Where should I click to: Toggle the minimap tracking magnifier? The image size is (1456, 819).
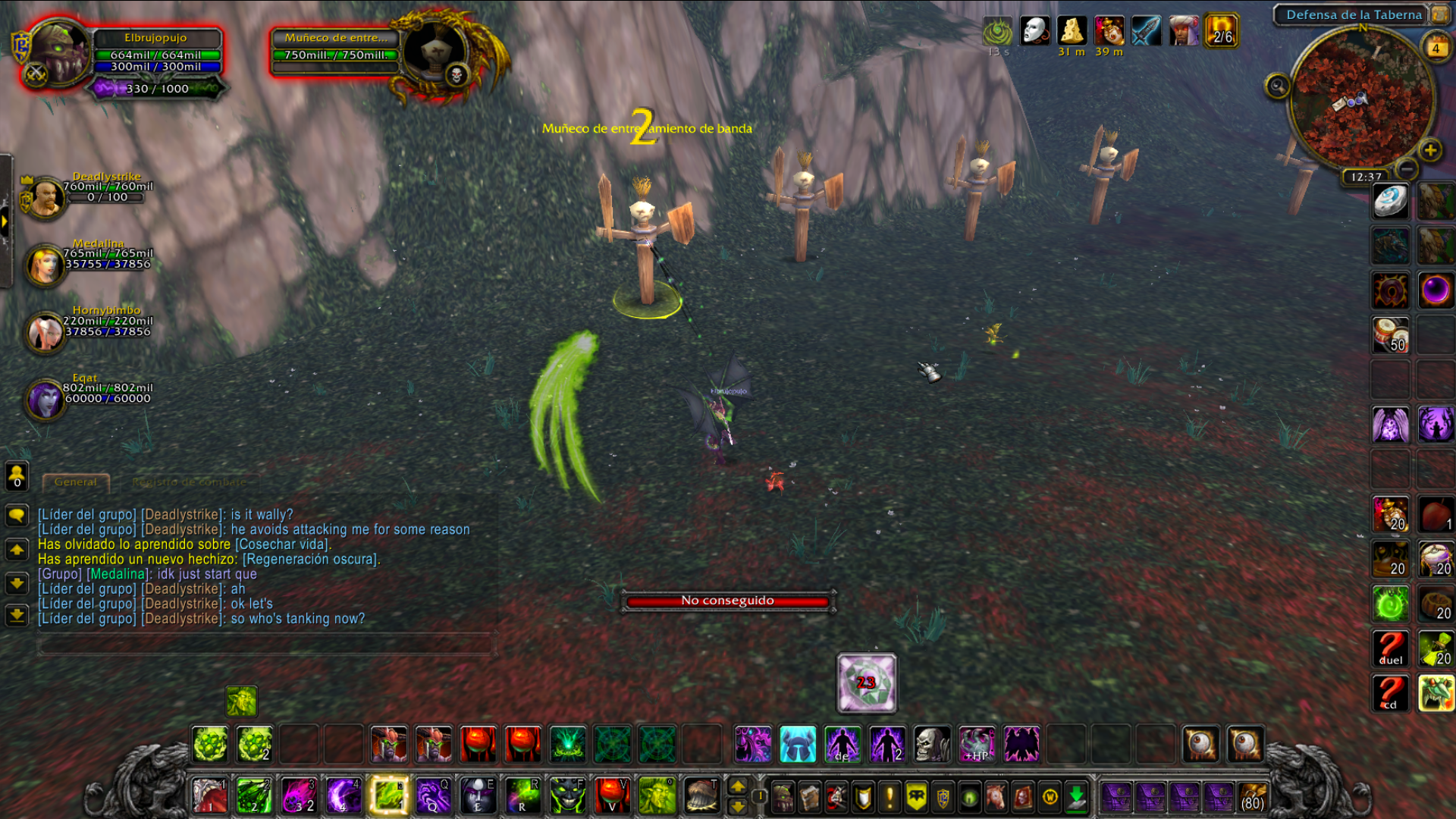tap(1277, 86)
